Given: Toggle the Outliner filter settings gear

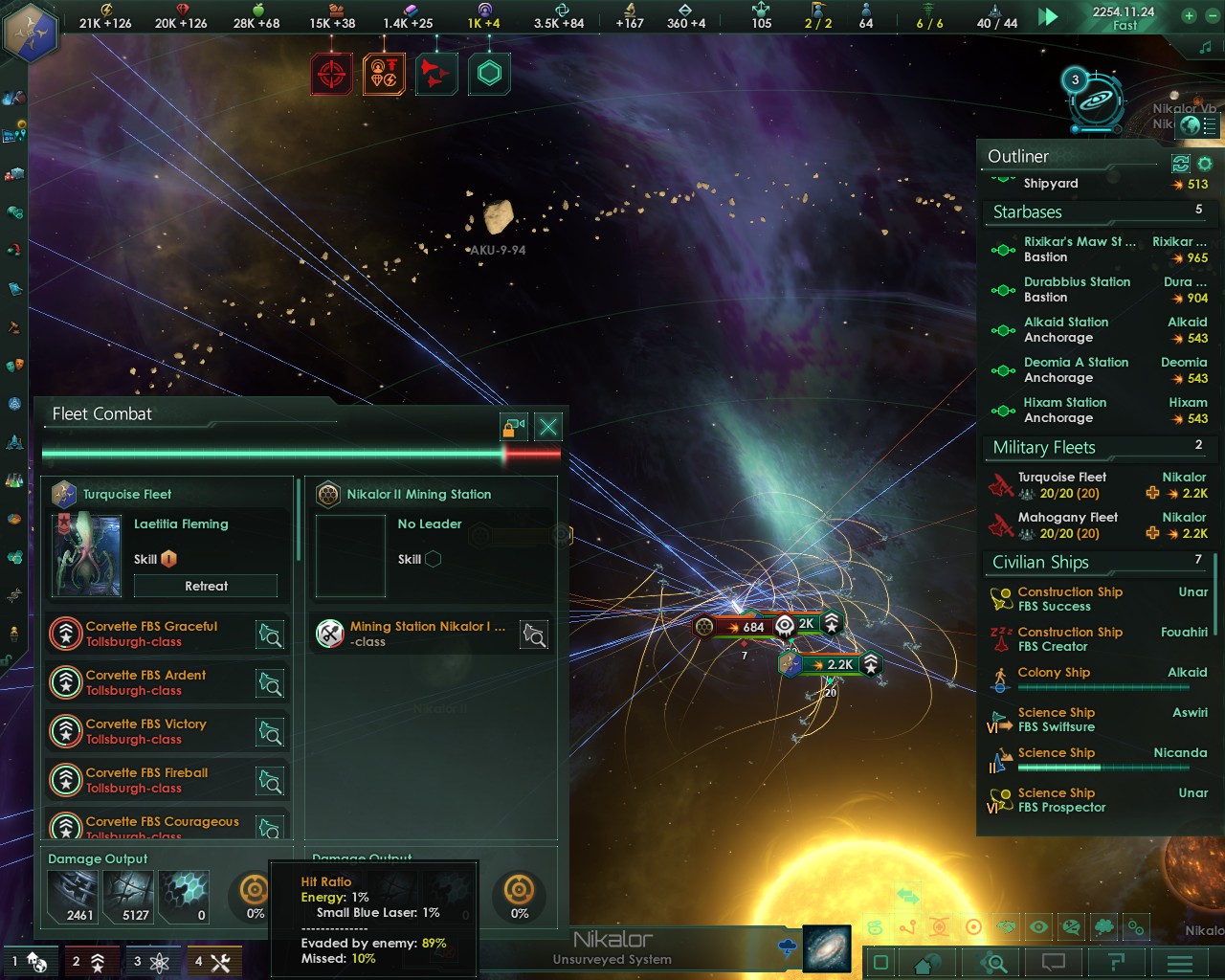Looking at the screenshot, I should (1205, 164).
